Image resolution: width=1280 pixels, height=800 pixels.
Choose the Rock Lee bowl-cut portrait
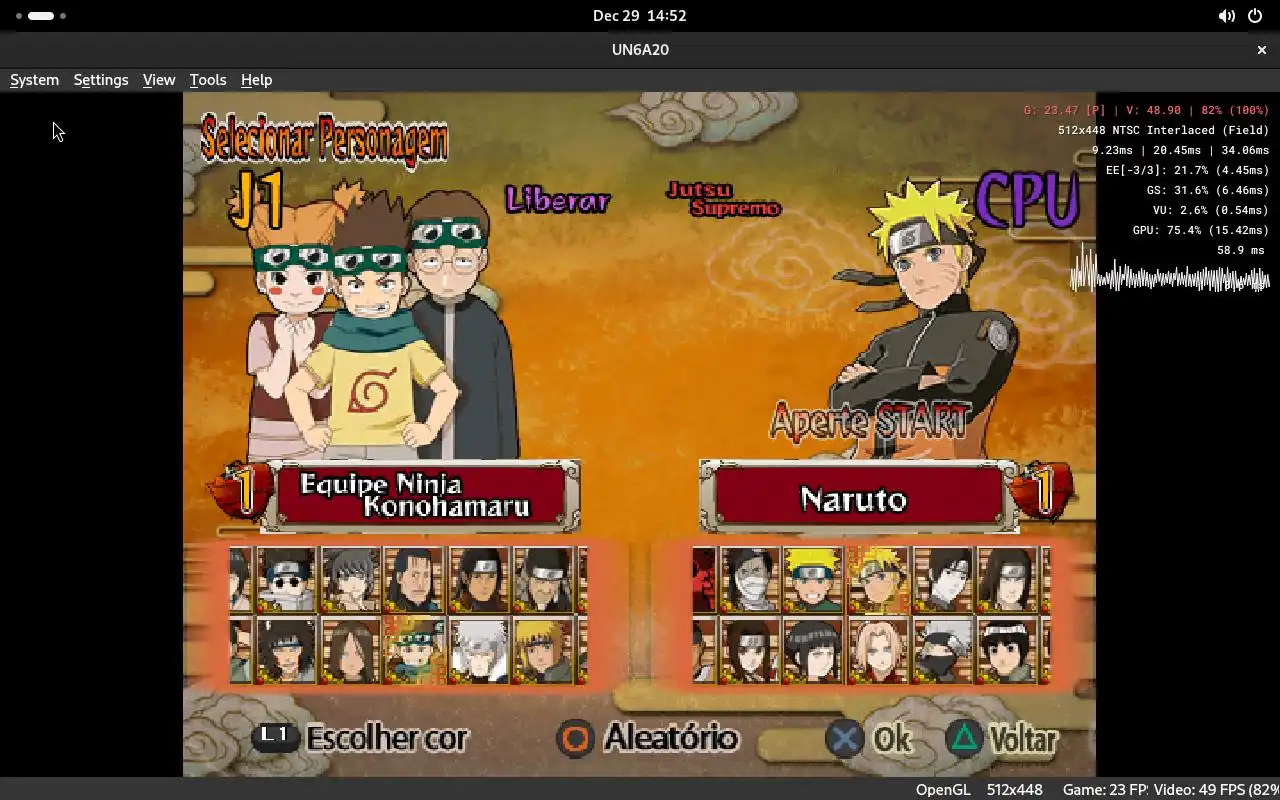pos(1008,650)
